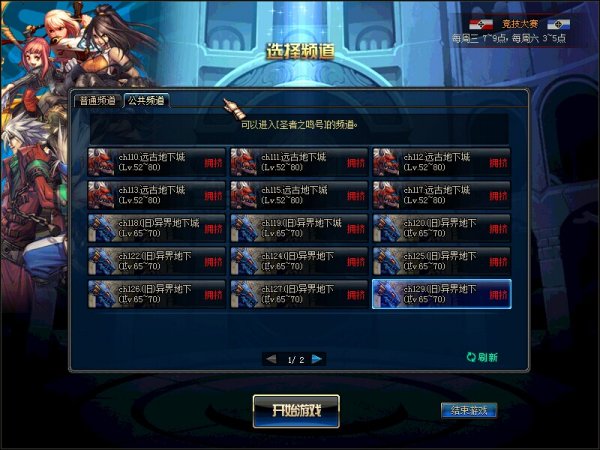Select channel ch127 异界地下
The width and height of the screenshot is (600, 450).
click(x=299, y=294)
